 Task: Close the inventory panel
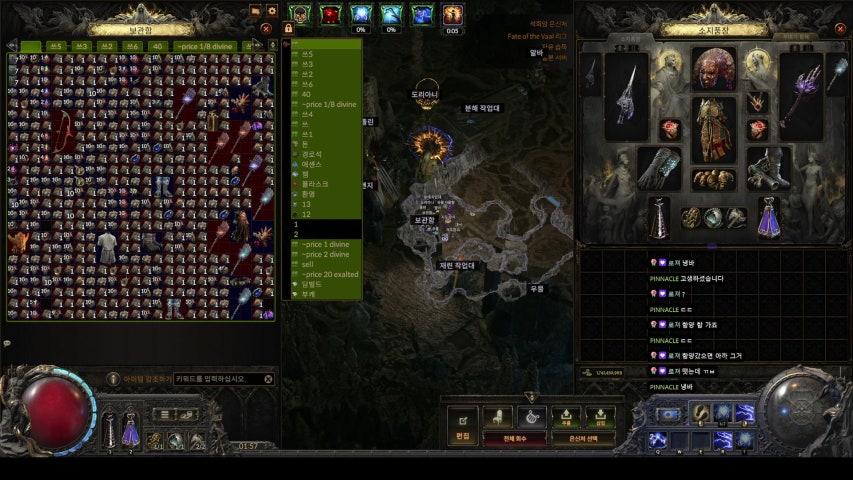coord(839,29)
